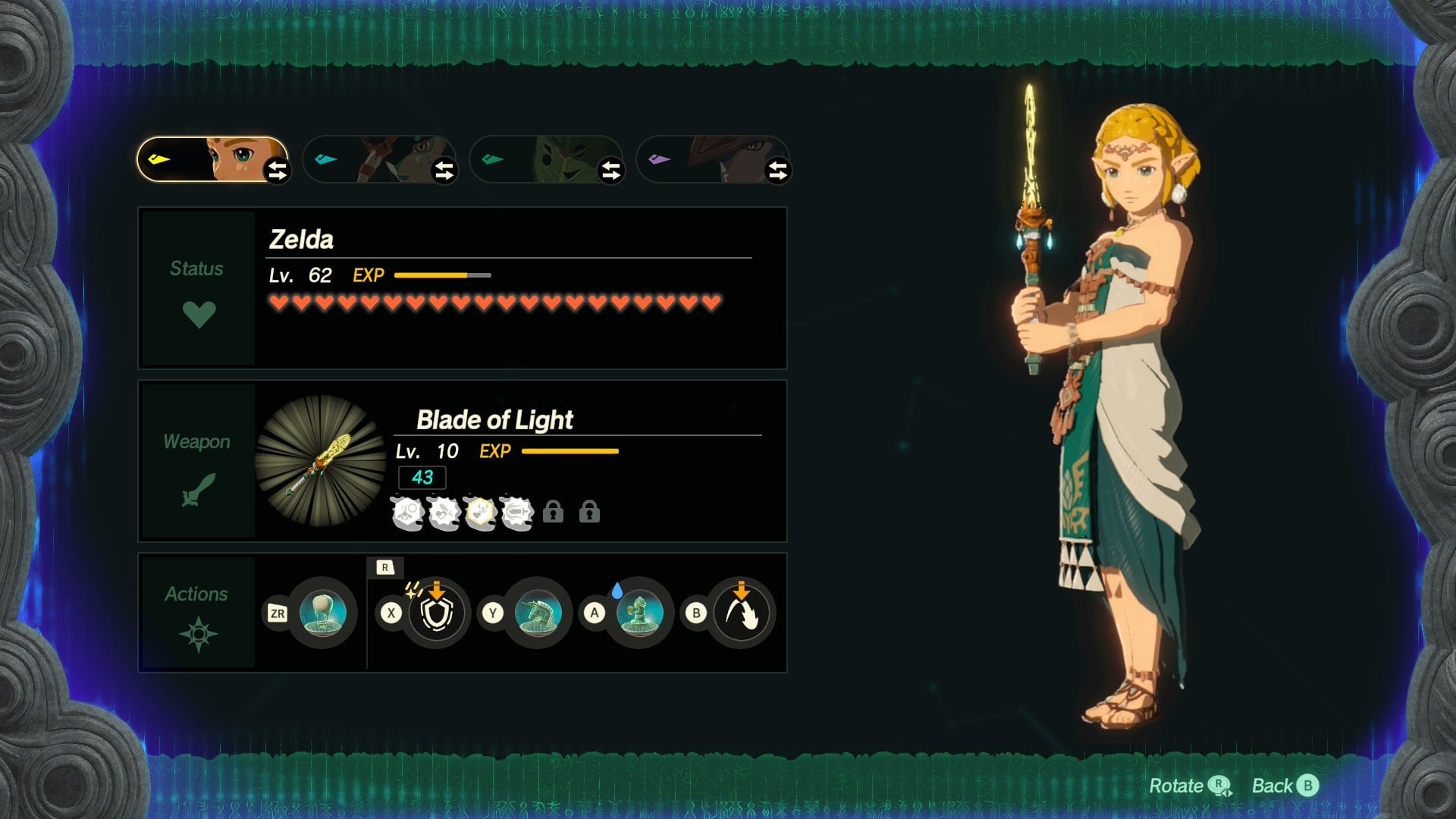The height and width of the screenshot is (819, 1456).
Task: Pick the hydrant Zonai device action
Action: 639,613
